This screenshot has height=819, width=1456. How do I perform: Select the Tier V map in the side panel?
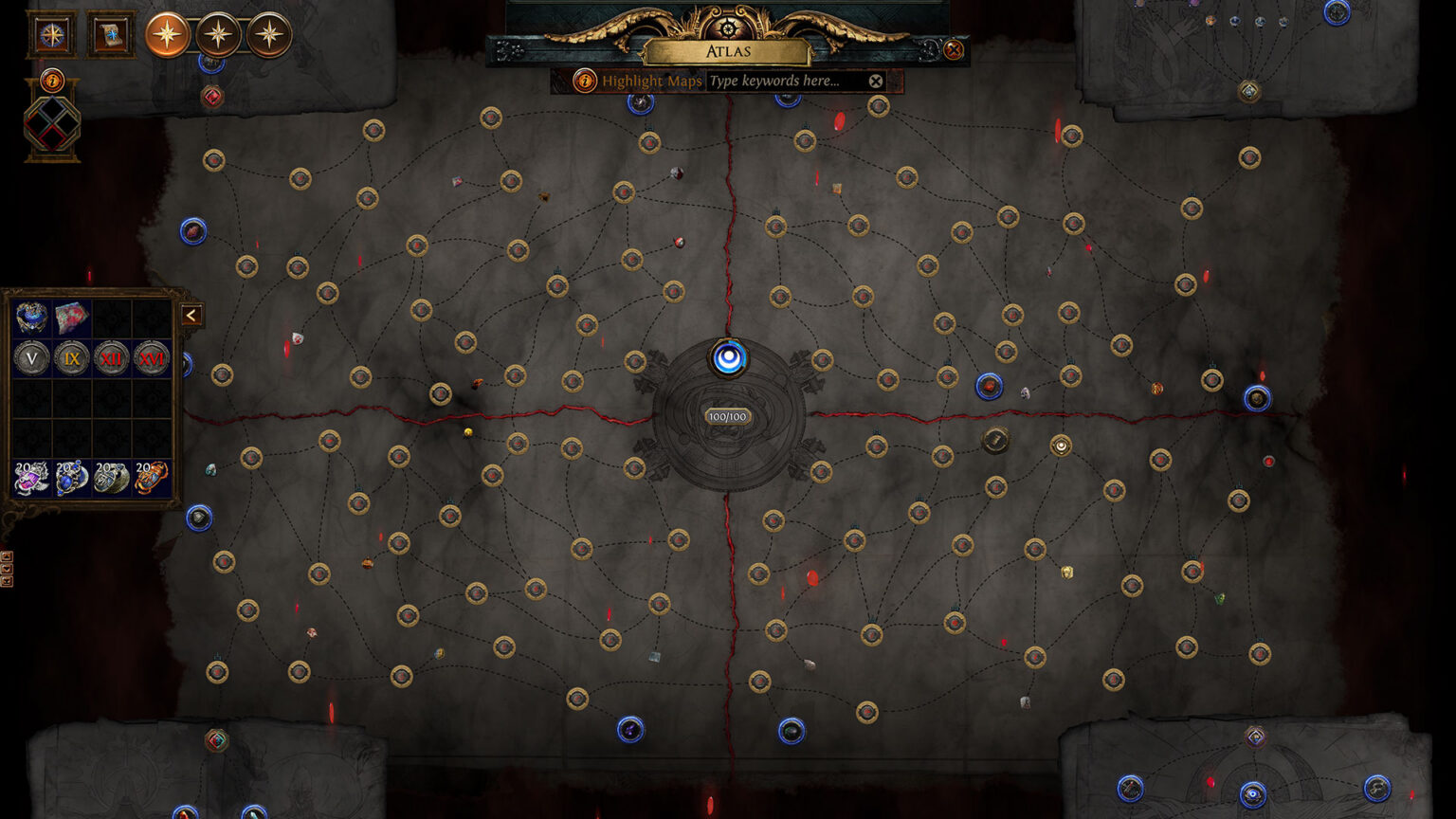point(31,358)
